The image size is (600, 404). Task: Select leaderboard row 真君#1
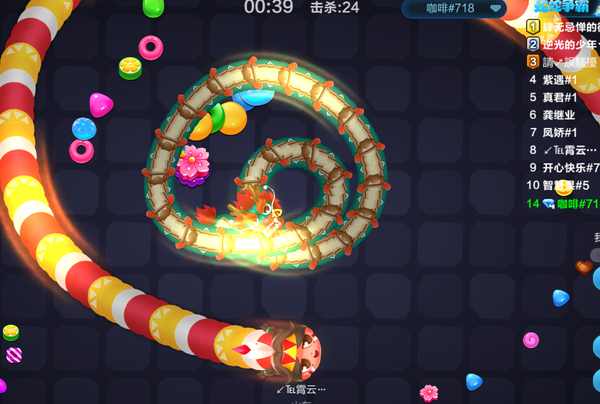[560, 98]
